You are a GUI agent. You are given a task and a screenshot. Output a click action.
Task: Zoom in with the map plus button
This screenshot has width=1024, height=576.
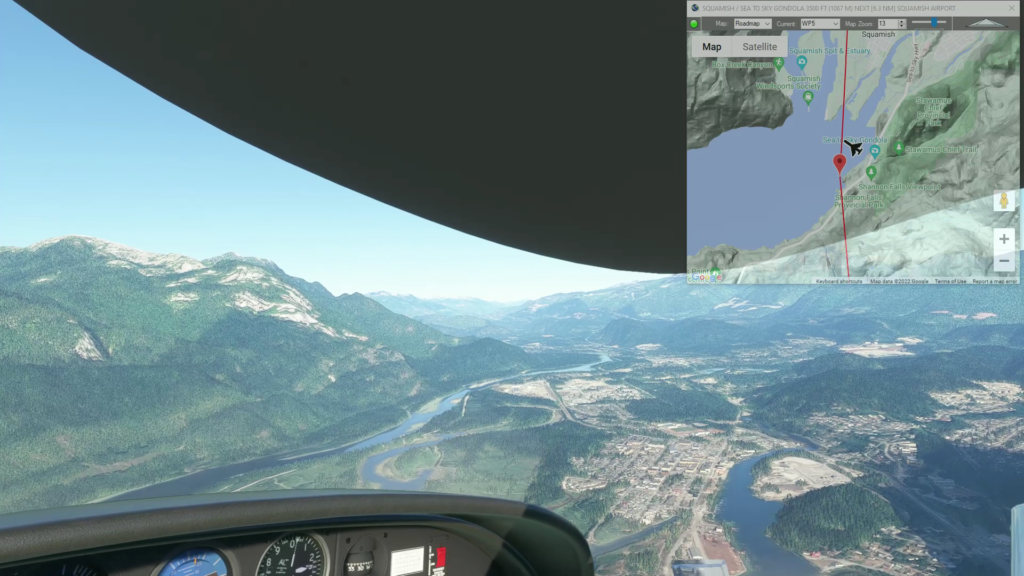[x=1004, y=240]
